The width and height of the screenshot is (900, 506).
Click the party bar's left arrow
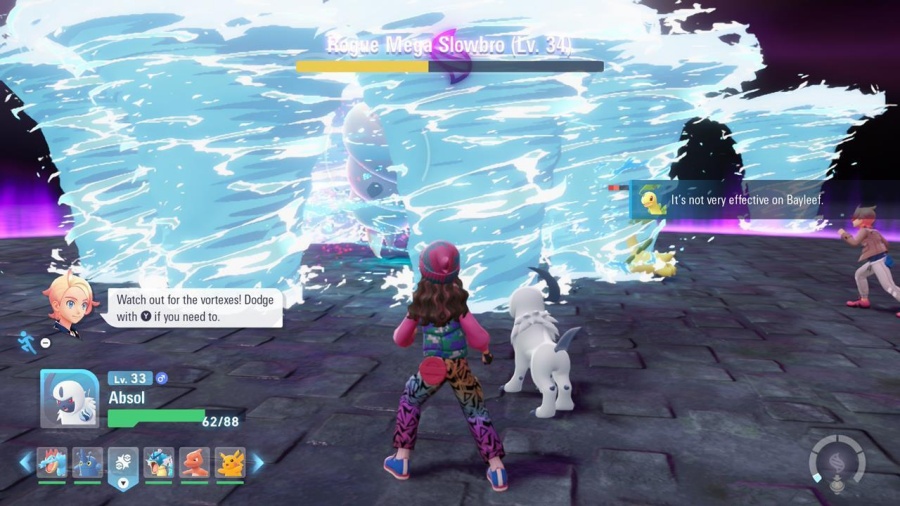tap(26, 462)
